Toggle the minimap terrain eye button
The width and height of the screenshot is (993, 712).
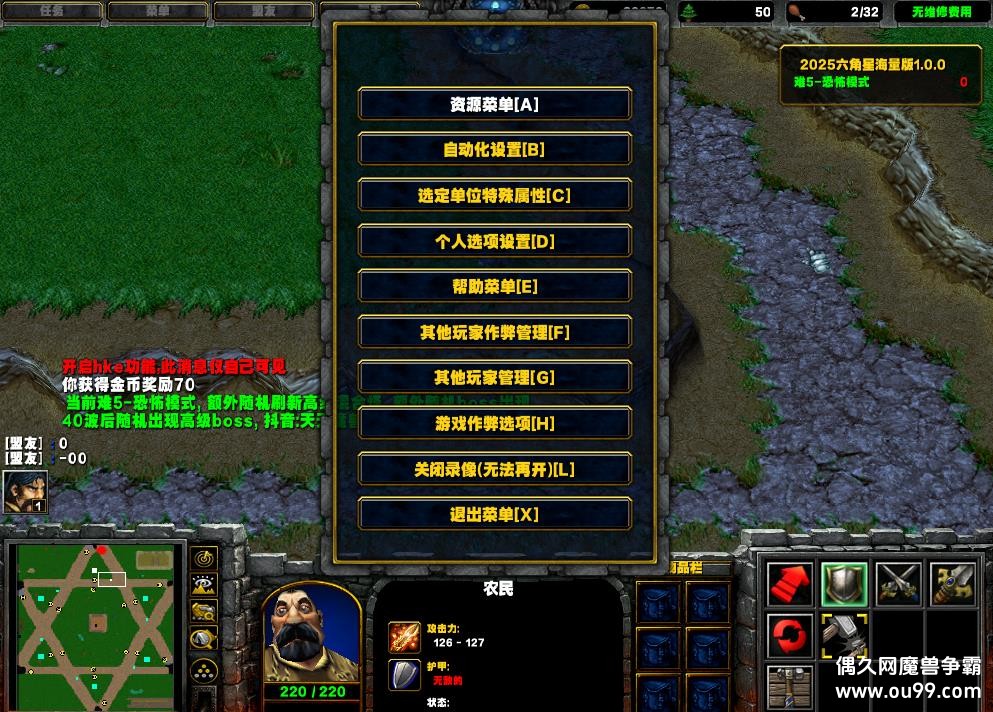coord(205,585)
